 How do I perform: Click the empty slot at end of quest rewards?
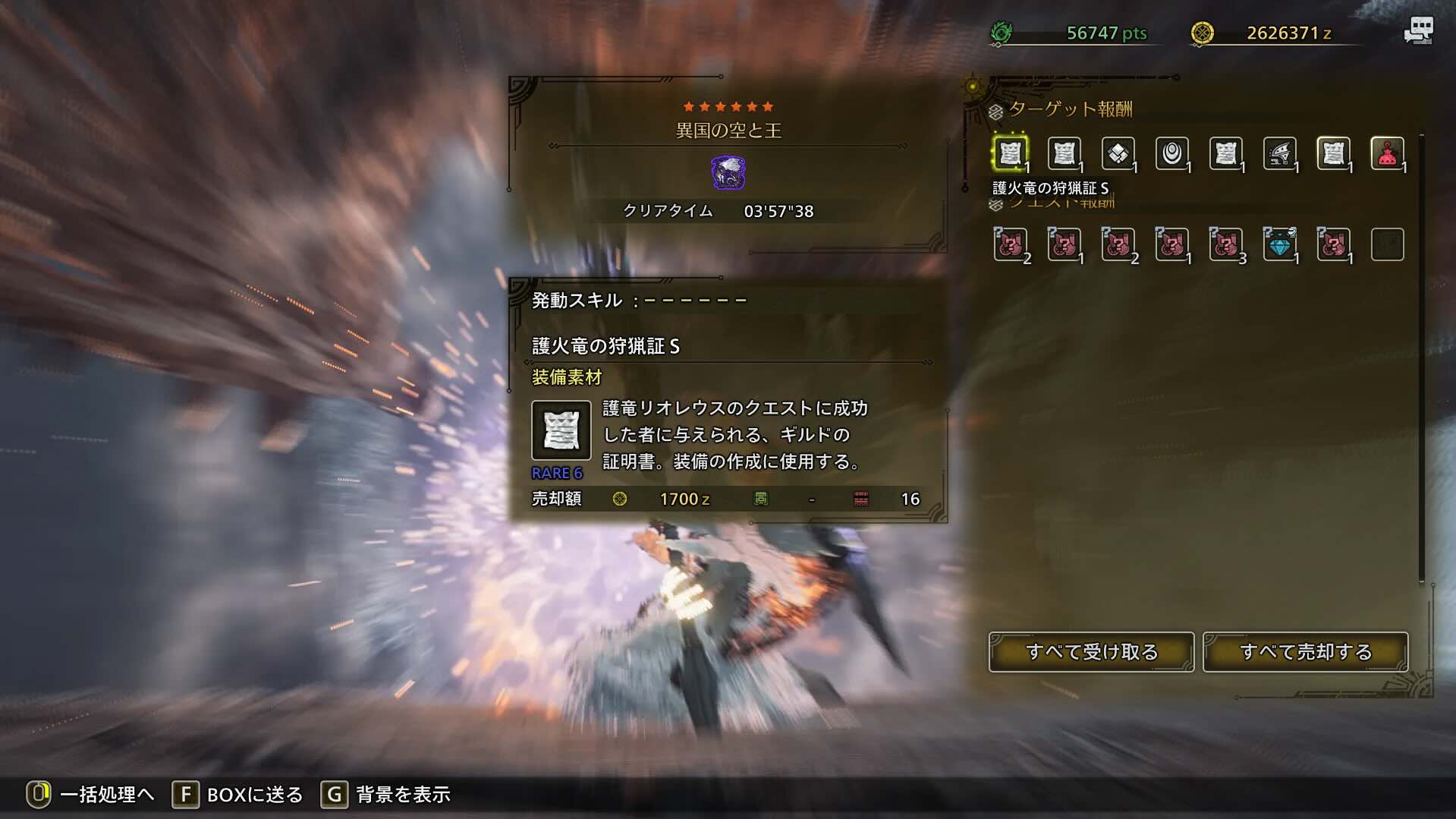(1388, 243)
